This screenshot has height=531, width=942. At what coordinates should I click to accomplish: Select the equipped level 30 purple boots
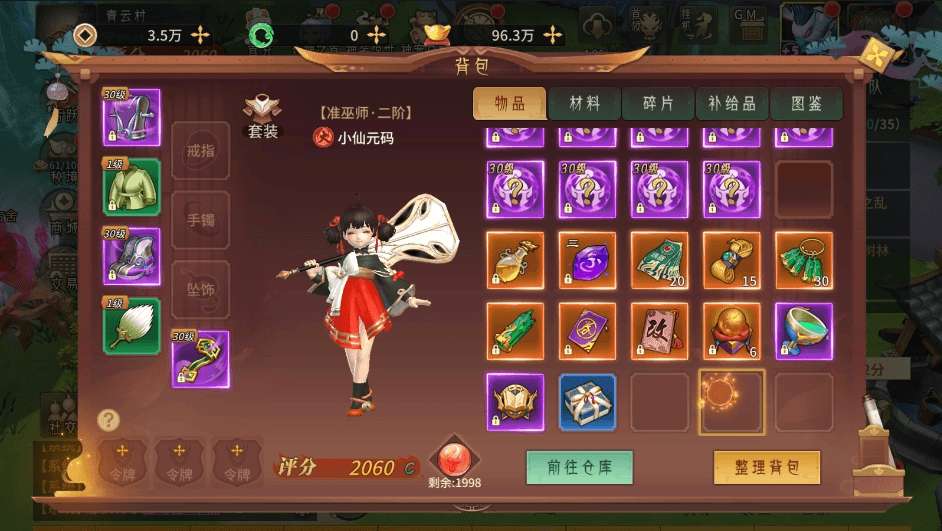pyautogui.click(x=132, y=256)
